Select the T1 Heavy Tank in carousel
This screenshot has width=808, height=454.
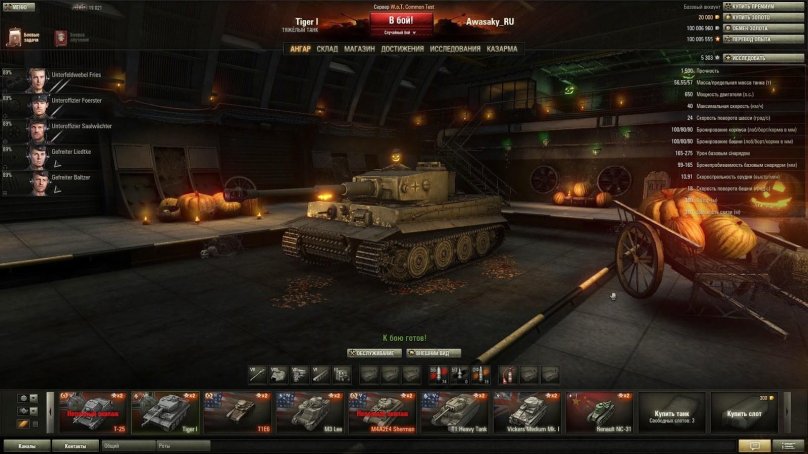454,412
